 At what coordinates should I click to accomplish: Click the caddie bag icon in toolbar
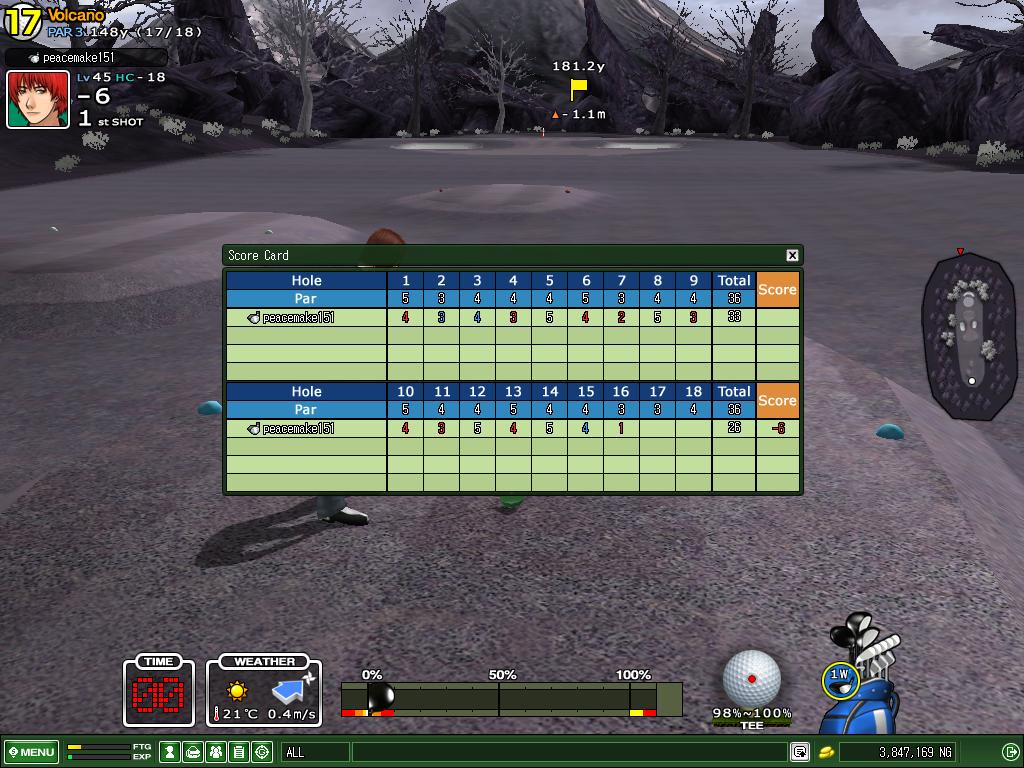[193, 752]
